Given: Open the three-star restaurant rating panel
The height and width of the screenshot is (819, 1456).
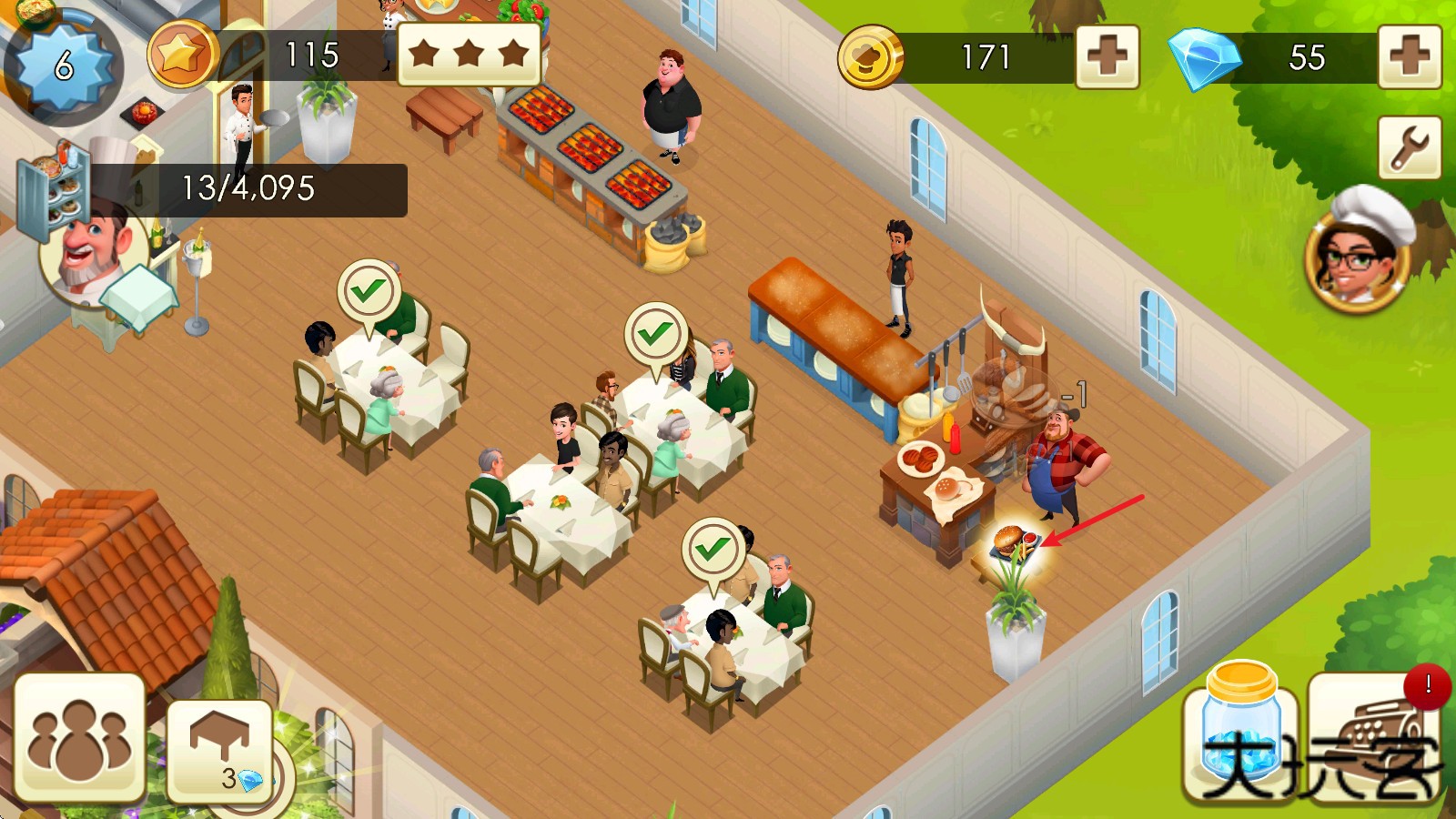Looking at the screenshot, I should (x=469, y=54).
